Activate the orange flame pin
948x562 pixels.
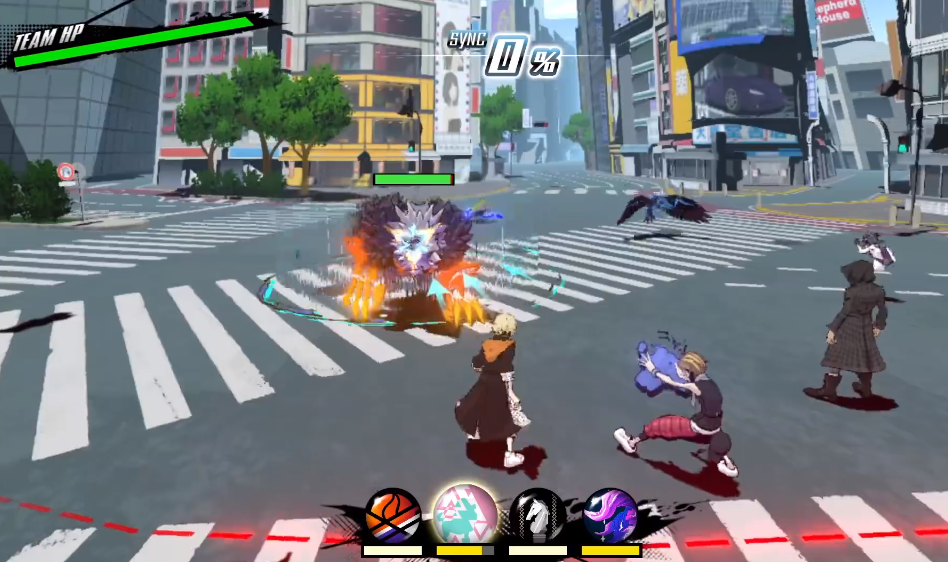pyautogui.click(x=392, y=516)
